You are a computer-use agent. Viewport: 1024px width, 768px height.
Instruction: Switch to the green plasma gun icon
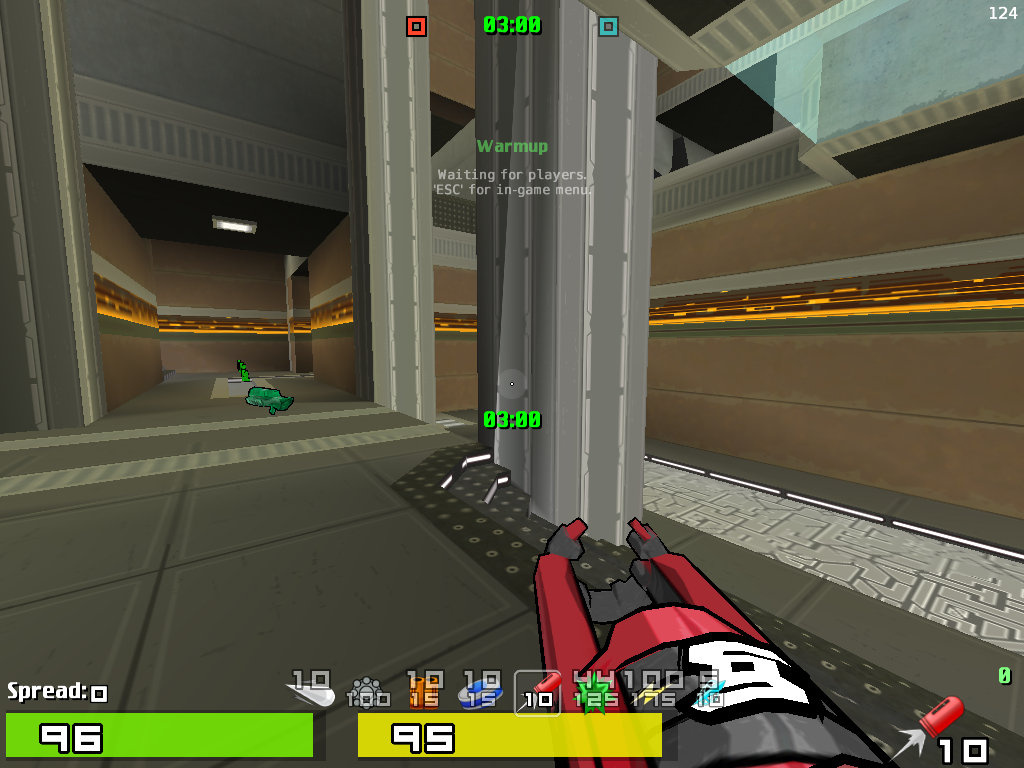click(x=595, y=691)
